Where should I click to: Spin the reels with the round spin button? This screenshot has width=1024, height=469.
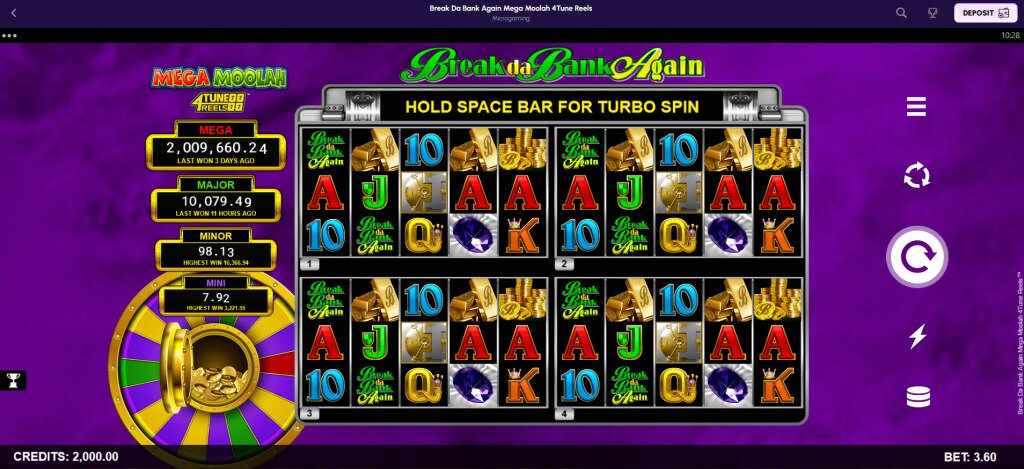917,258
